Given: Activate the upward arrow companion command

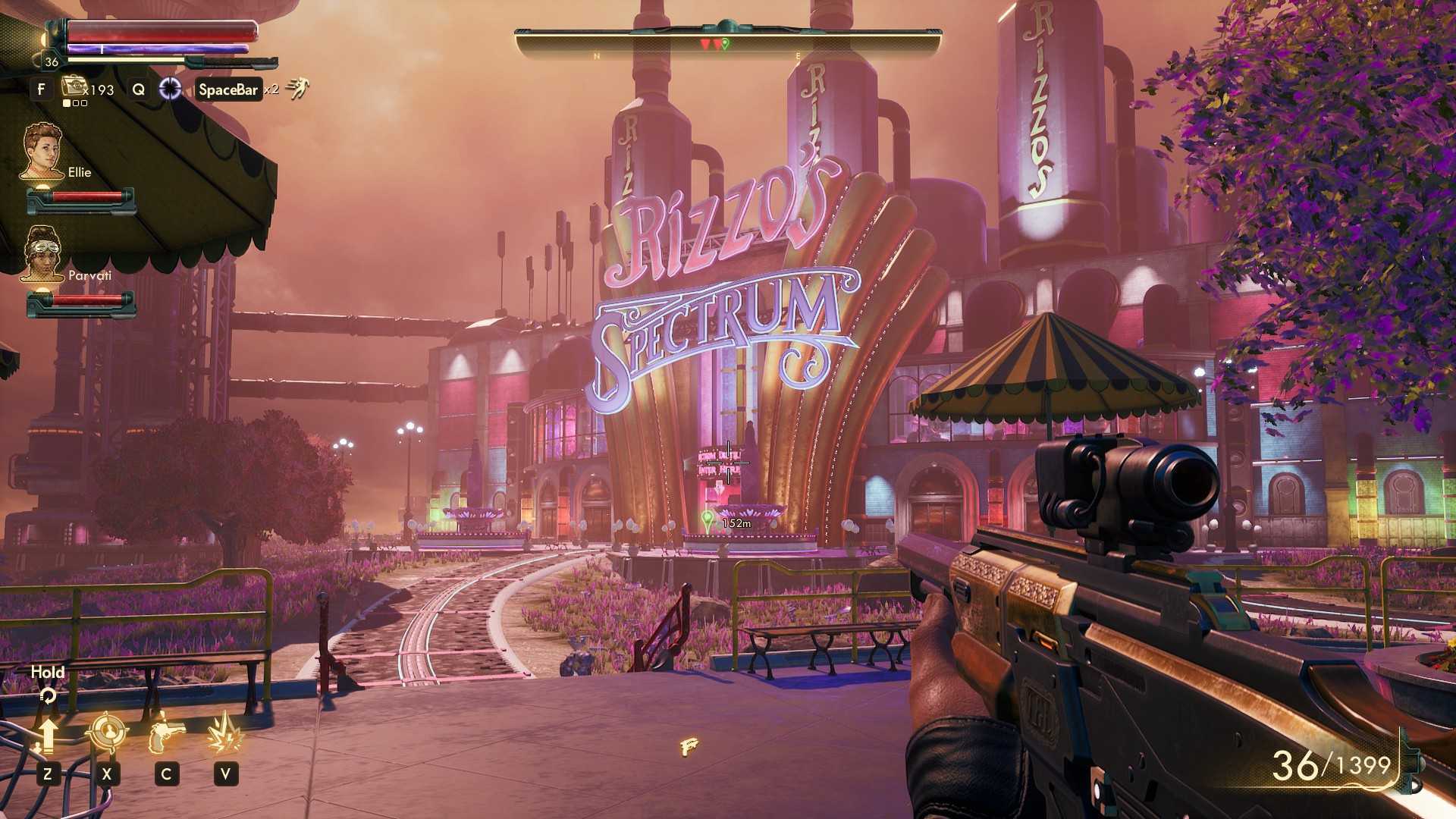Looking at the screenshot, I should 47,735.
